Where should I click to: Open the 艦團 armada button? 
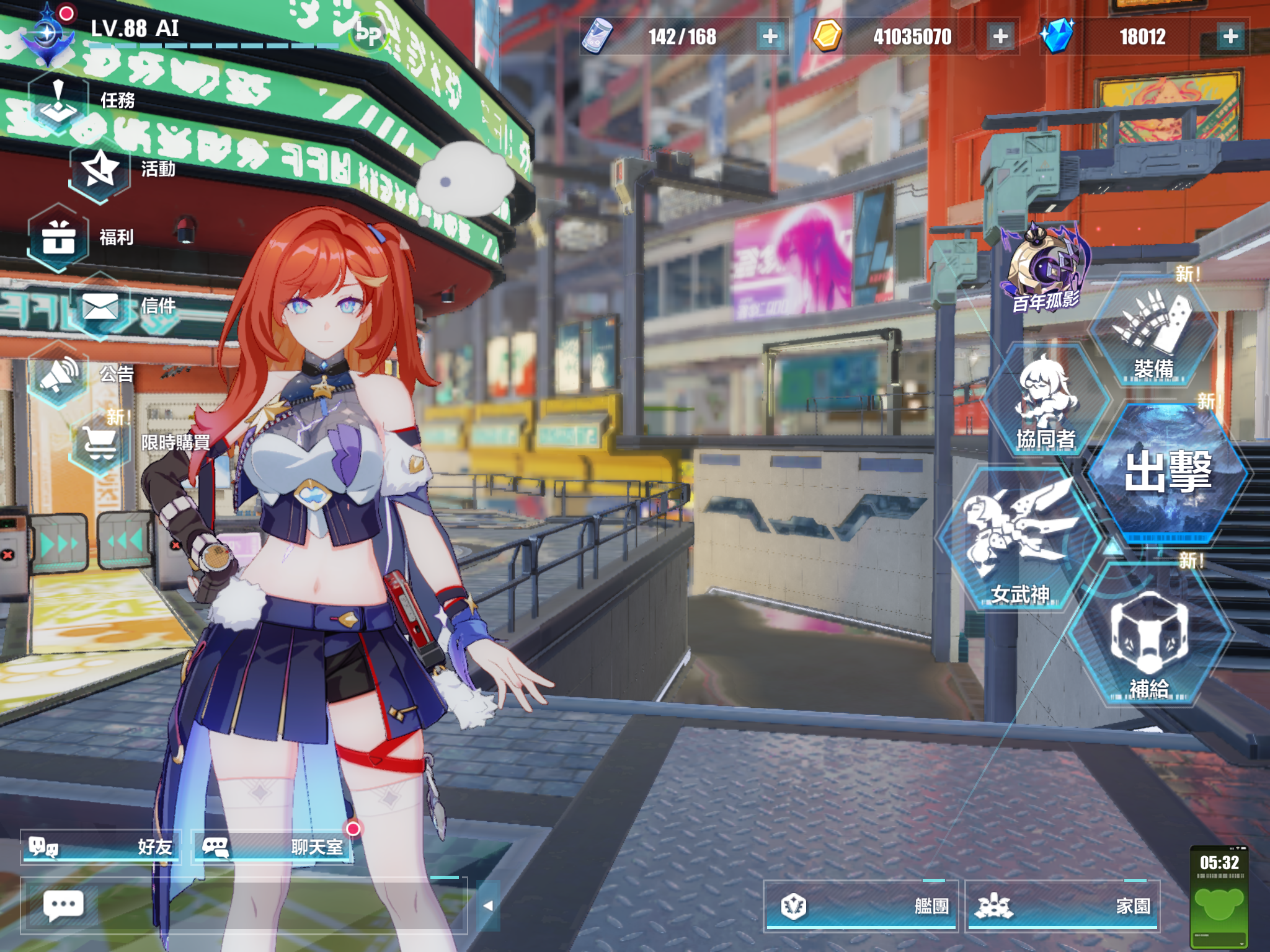(862, 905)
